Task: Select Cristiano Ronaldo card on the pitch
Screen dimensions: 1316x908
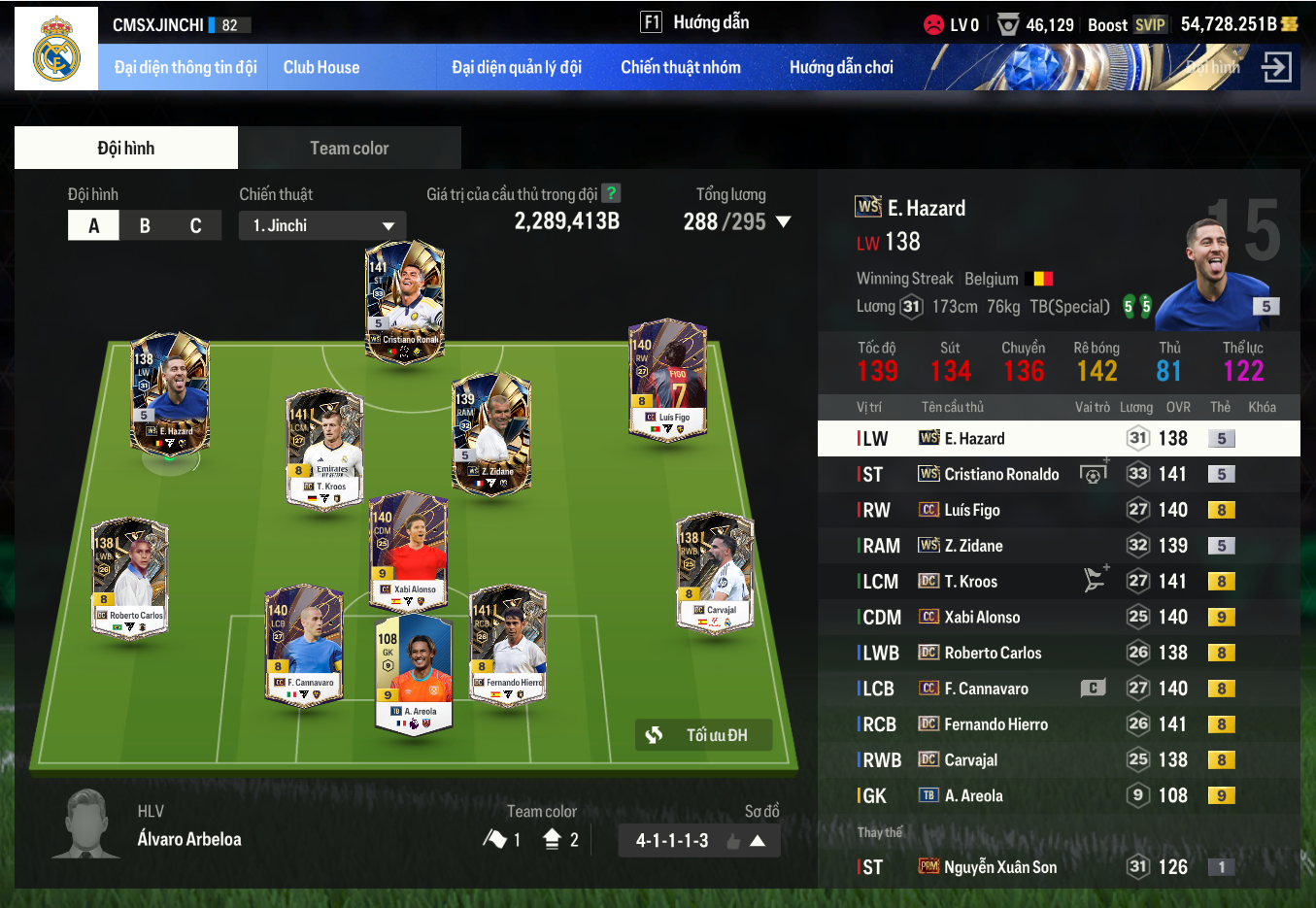Action: 404,301
